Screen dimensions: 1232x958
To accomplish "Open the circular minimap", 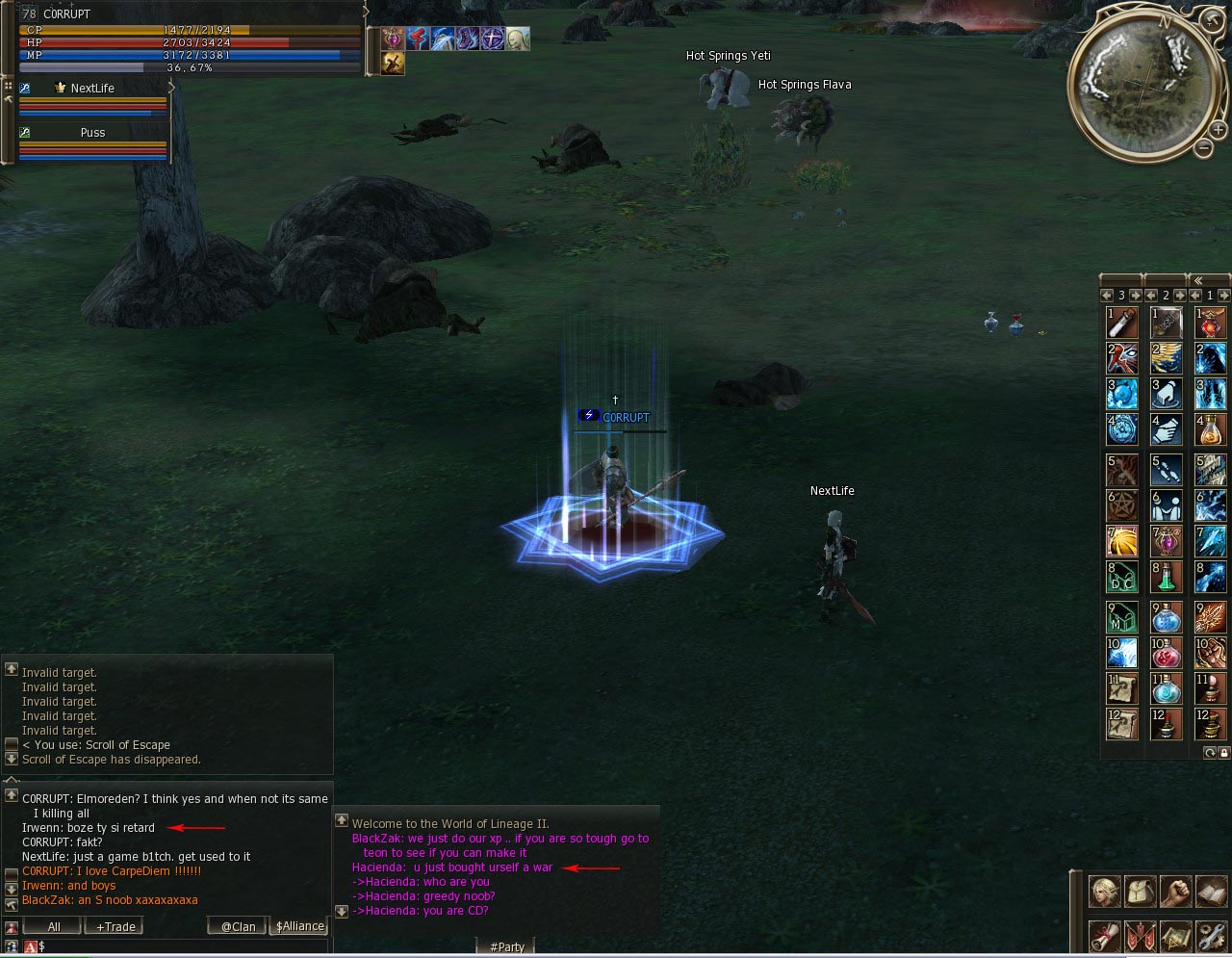I will (x=1142, y=83).
